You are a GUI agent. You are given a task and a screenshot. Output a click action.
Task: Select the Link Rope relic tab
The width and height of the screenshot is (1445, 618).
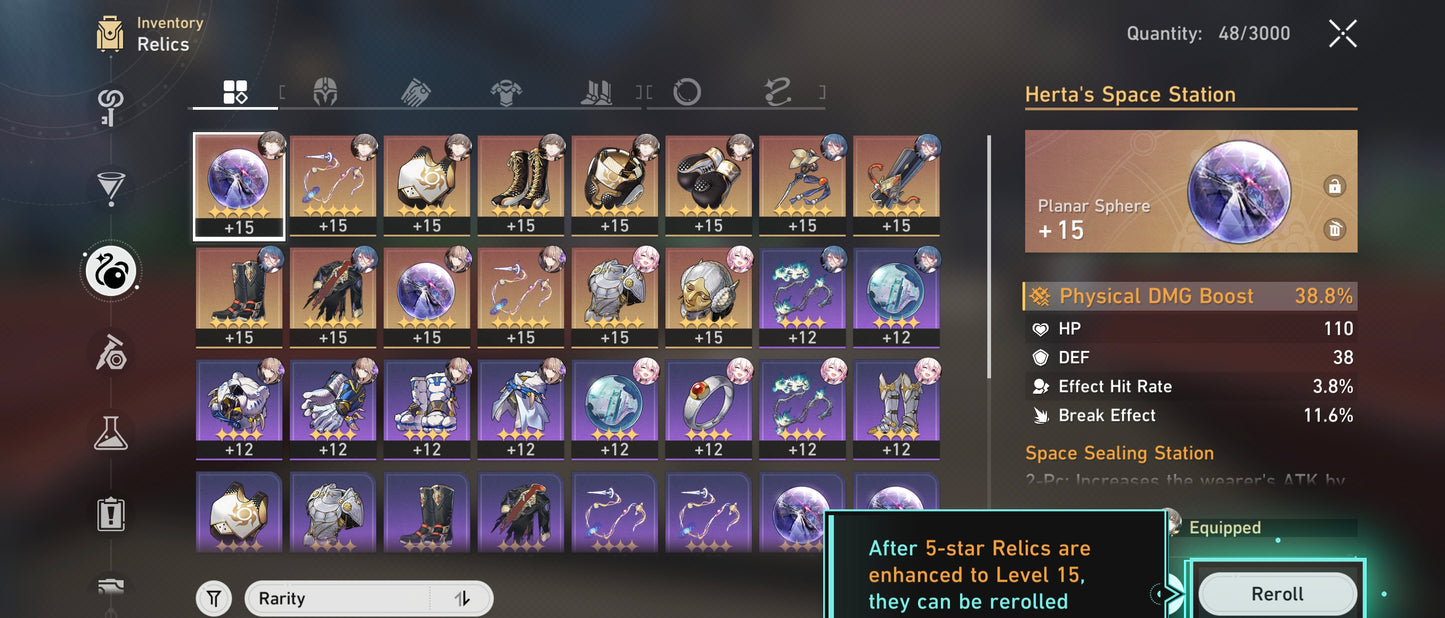(x=778, y=93)
